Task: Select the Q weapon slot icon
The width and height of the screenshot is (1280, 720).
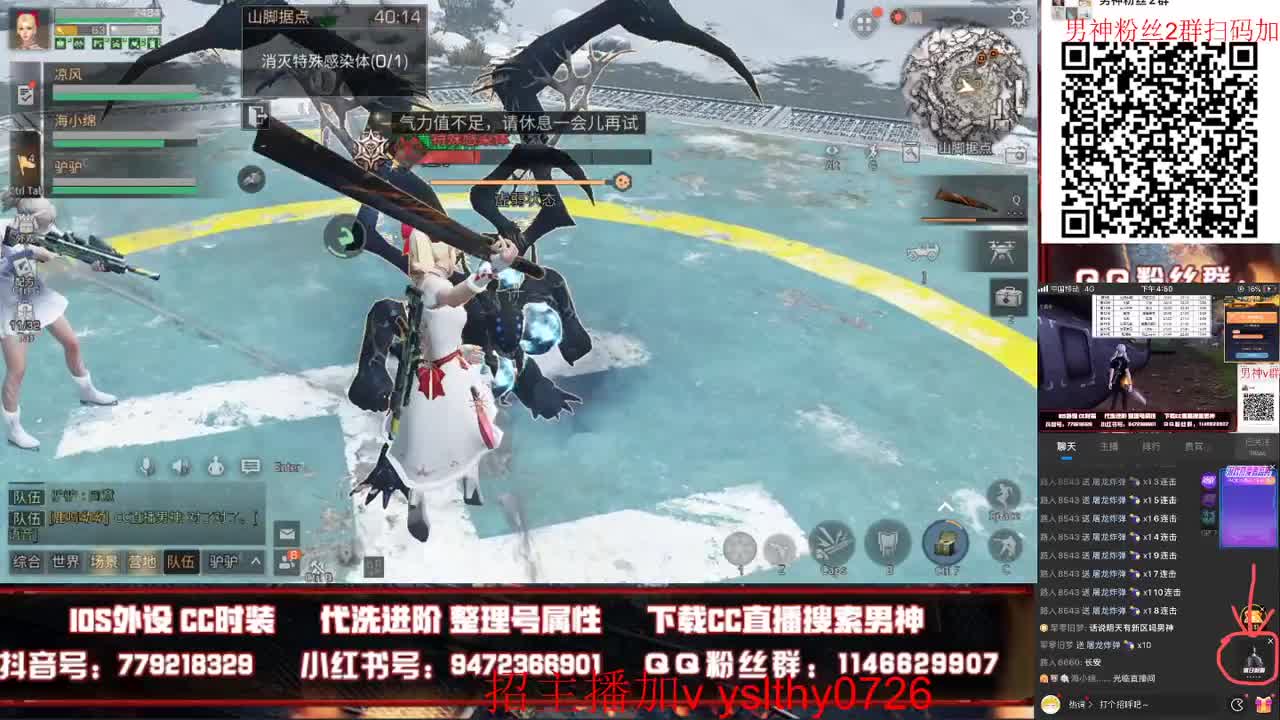Action: [x=1017, y=200]
